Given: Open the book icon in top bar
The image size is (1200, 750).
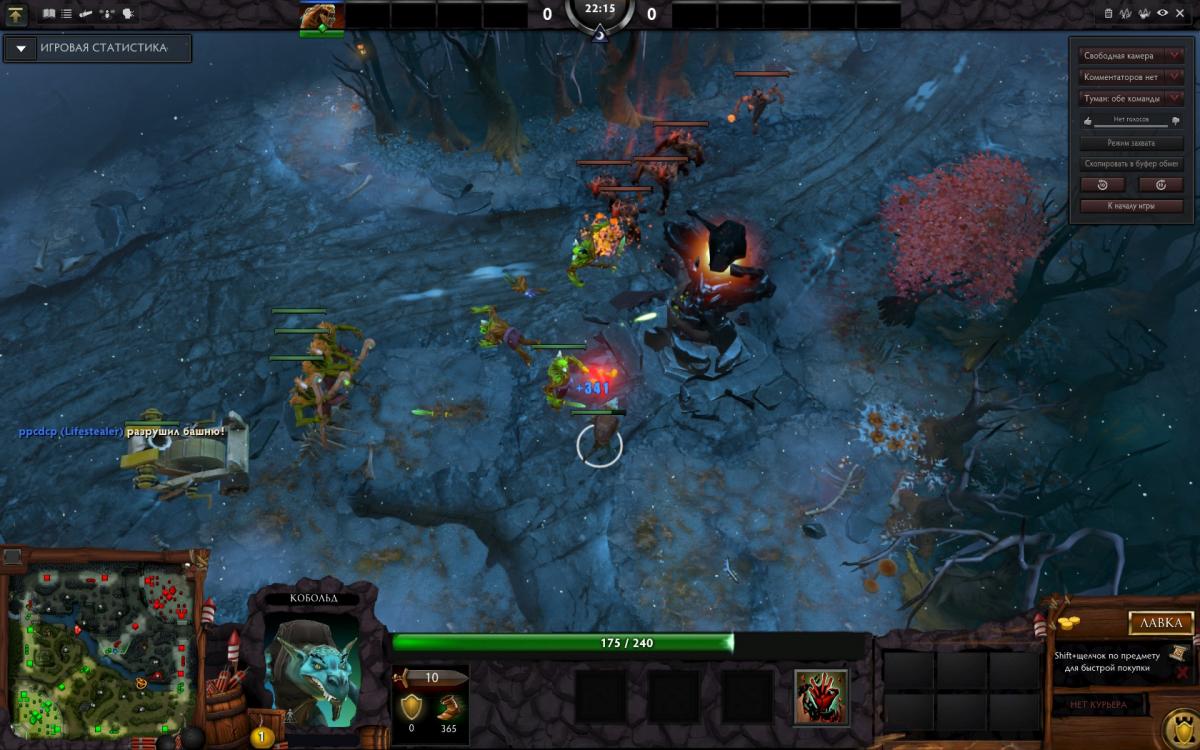Looking at the screenshot, I should point(50,14).
